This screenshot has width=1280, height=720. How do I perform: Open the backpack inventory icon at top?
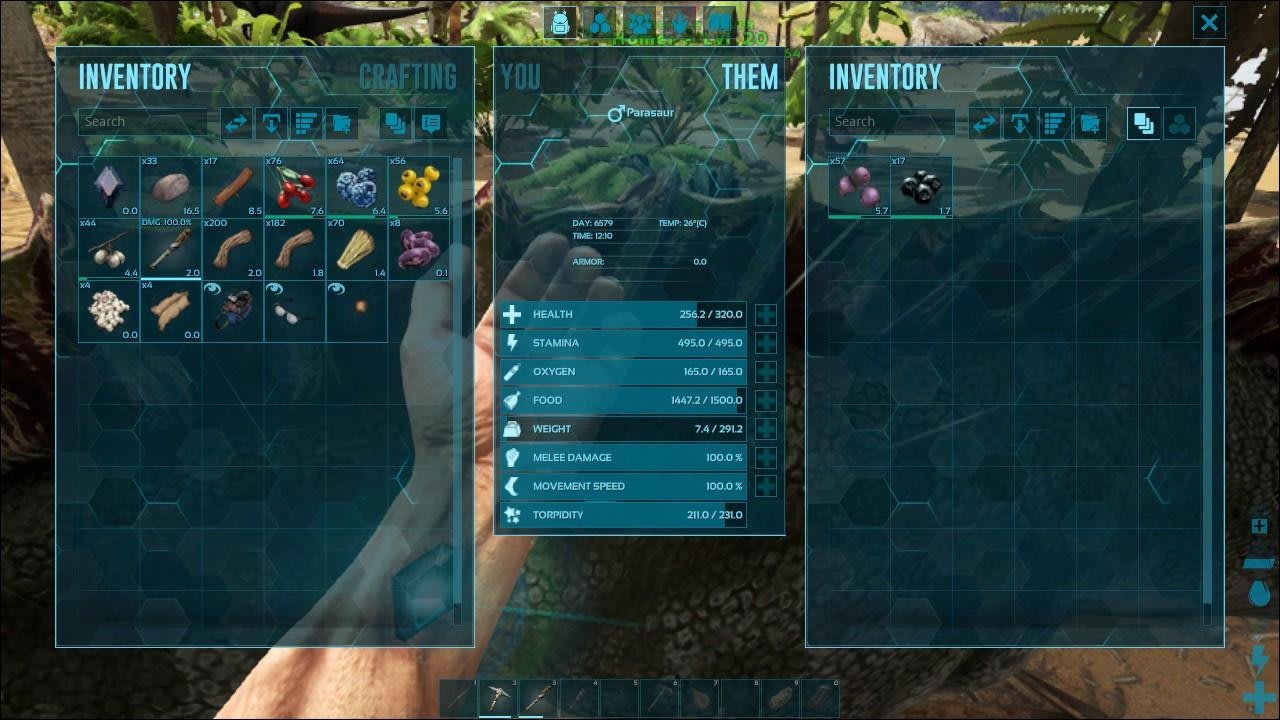(562, 22)
